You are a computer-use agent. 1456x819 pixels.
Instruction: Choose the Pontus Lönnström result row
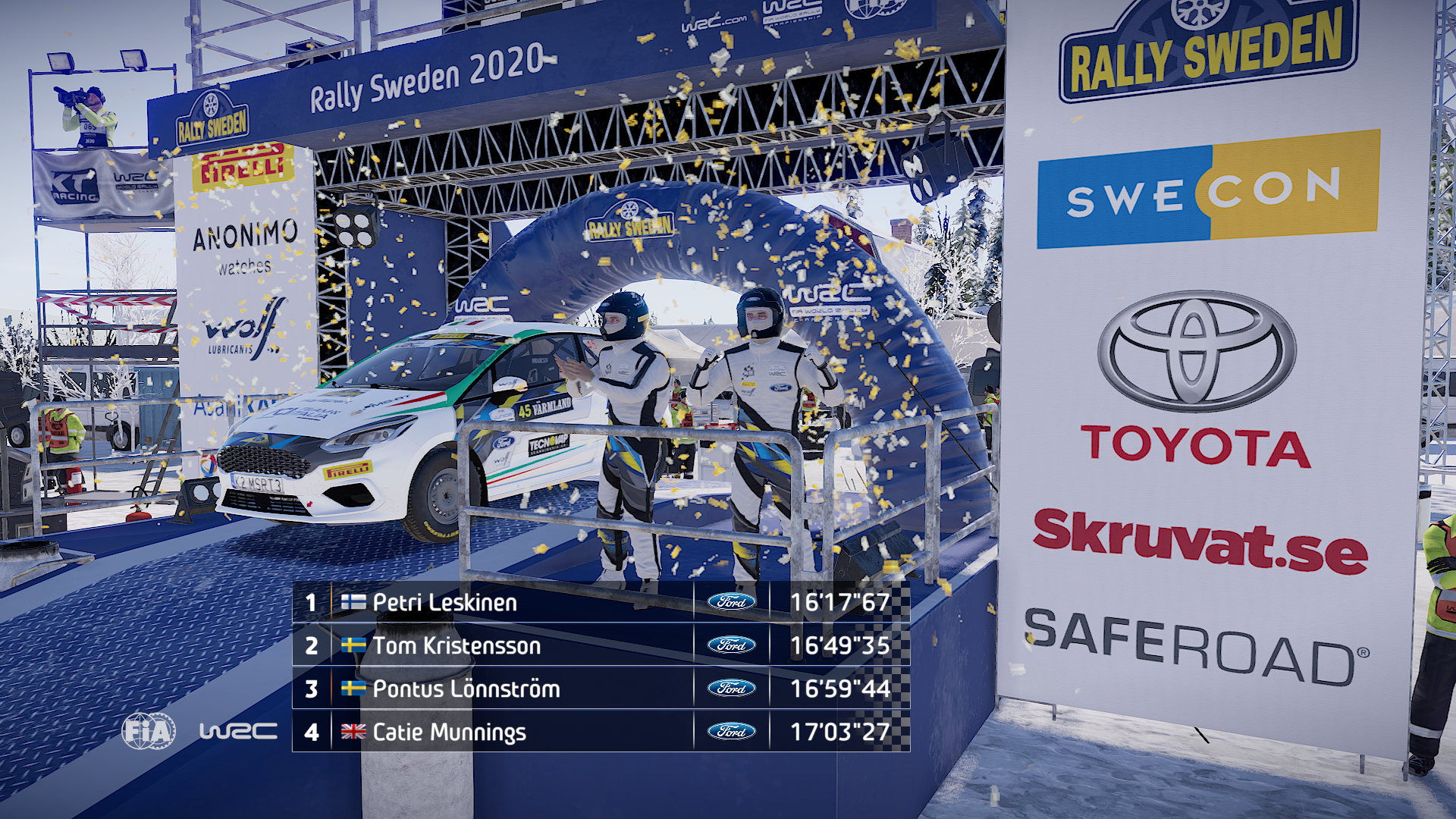click(x=601, y=689)
